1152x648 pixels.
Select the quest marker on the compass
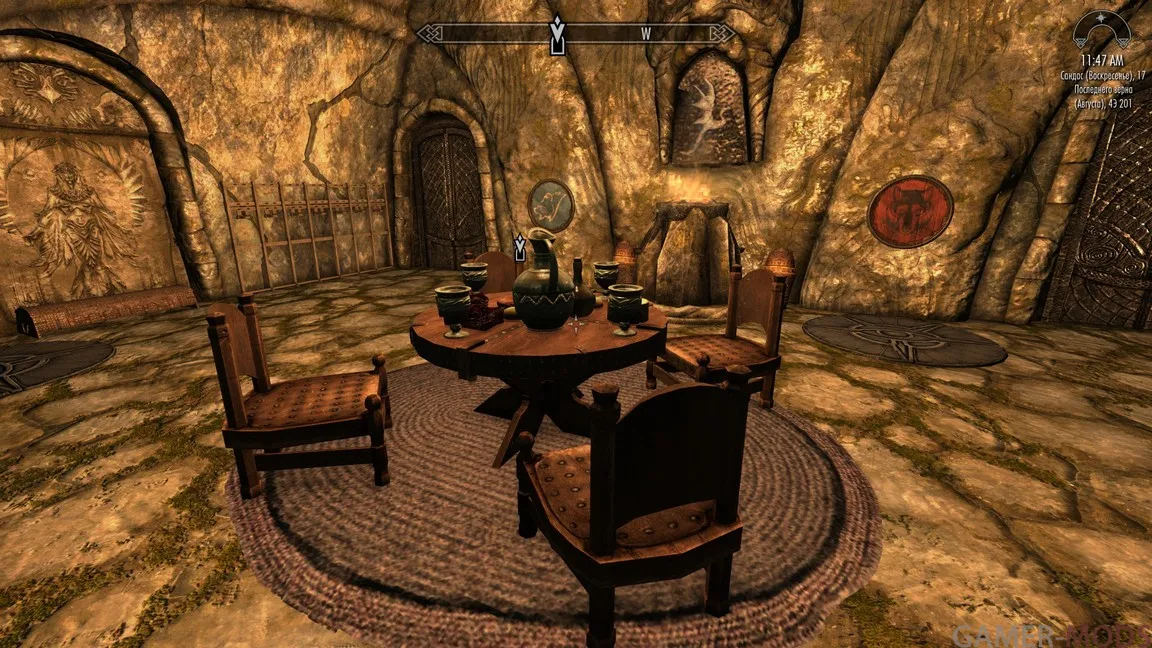557,33
